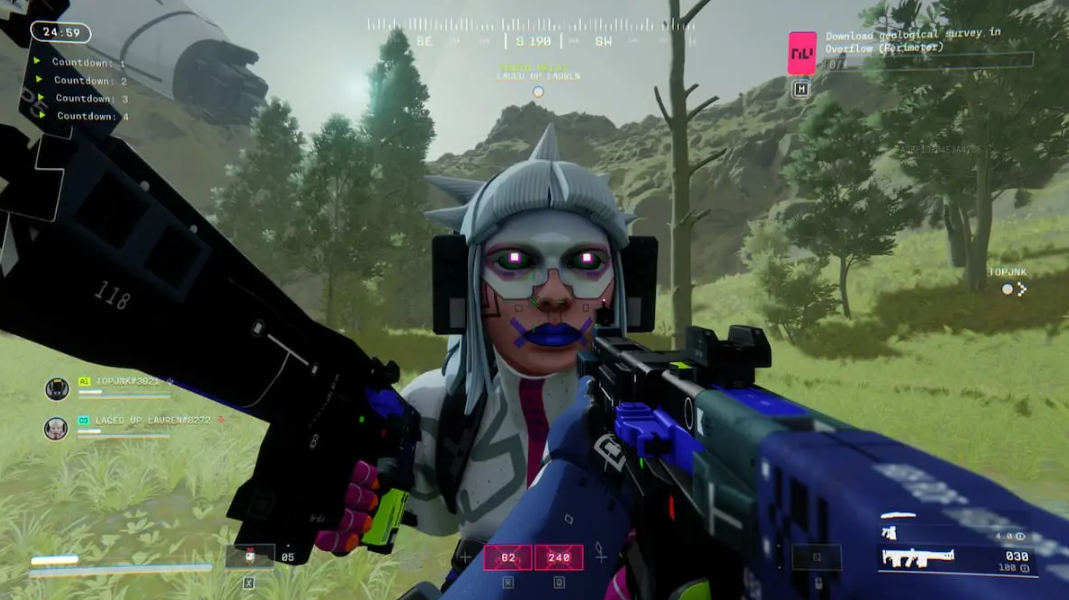Select the empty grey slot beside weapon panel
Viewport: 1069px width, 600px height.
click(x=817, y=557)
